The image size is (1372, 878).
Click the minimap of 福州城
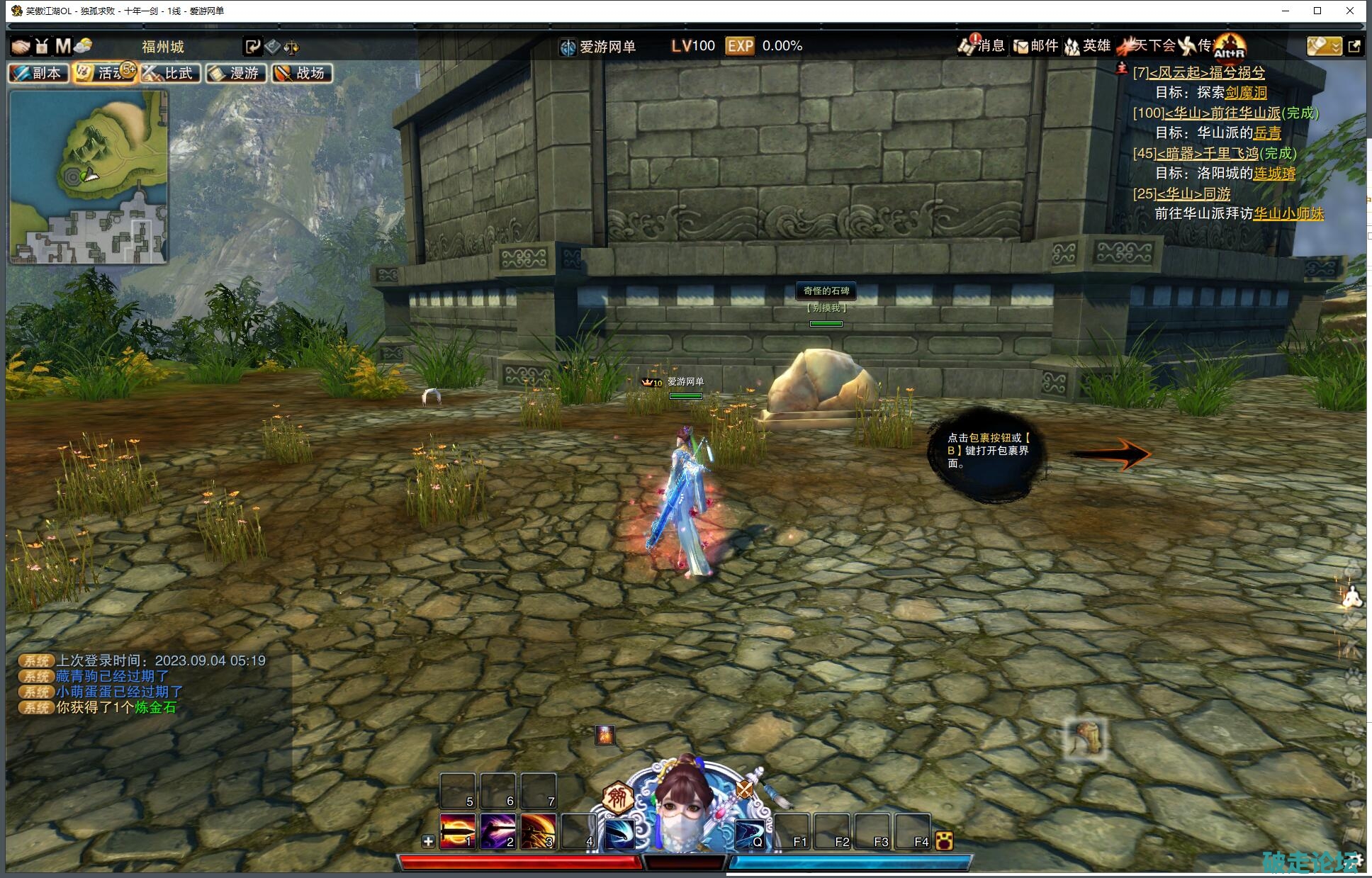(88, 176)
